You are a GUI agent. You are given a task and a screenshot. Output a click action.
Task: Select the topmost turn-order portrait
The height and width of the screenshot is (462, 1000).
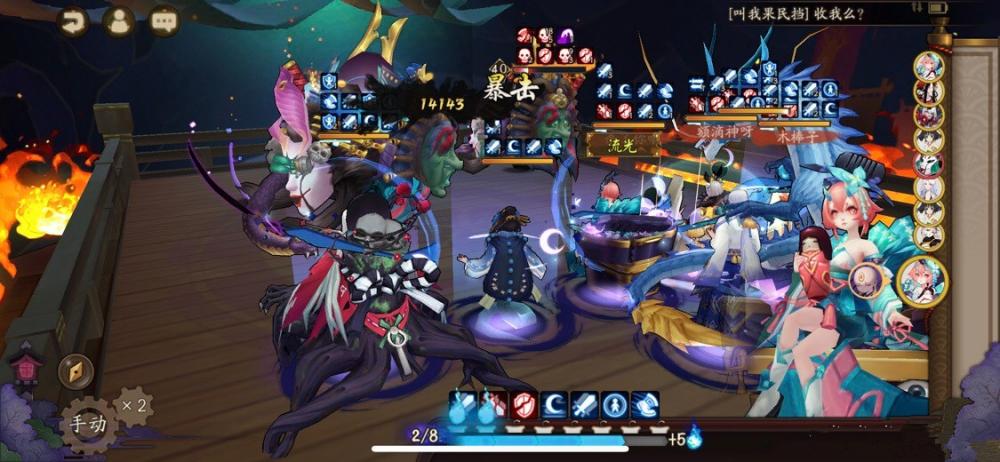pyautogui.click(x=929, y=67)
